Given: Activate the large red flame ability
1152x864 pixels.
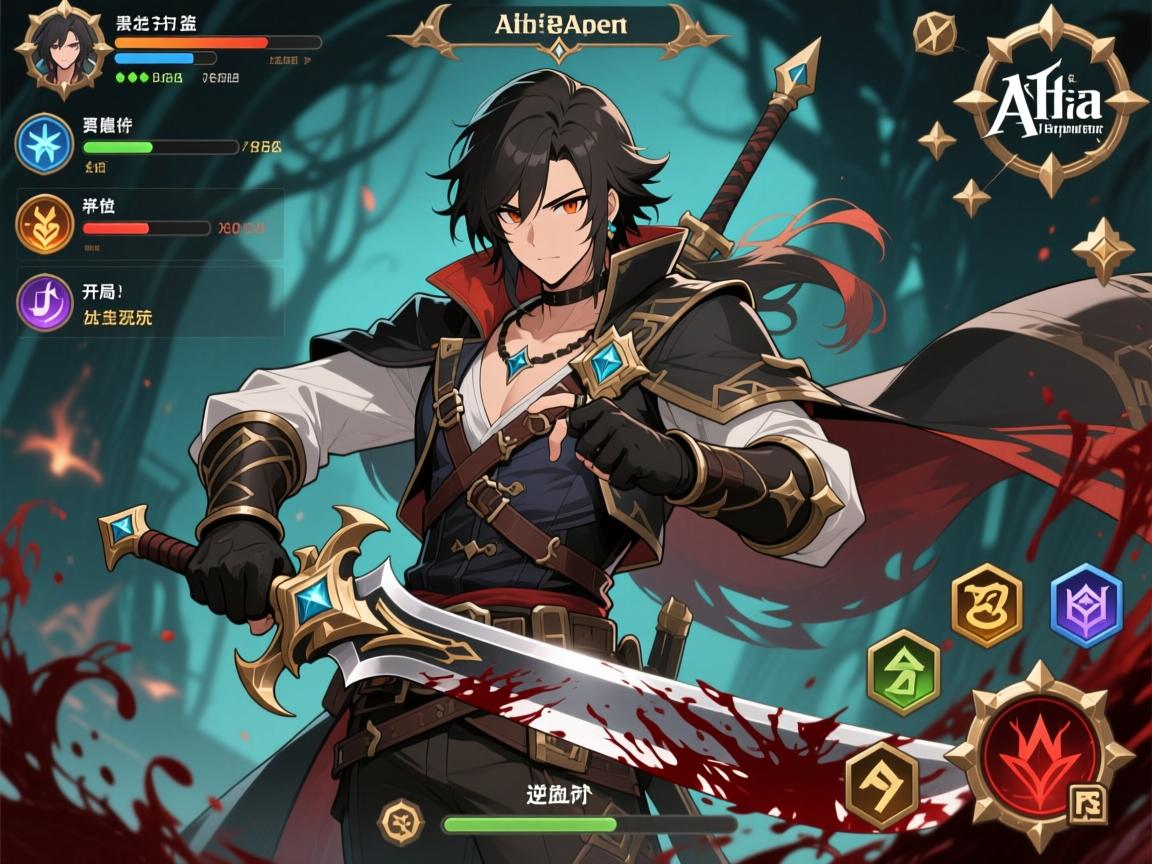Looking at the screenshot, I should pos(1039,750).
